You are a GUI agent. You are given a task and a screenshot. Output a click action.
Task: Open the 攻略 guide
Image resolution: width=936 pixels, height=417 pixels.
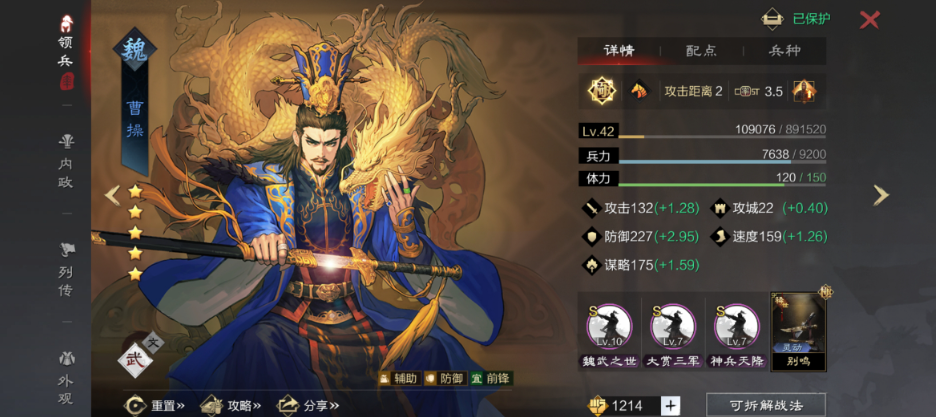pos(231,405)
